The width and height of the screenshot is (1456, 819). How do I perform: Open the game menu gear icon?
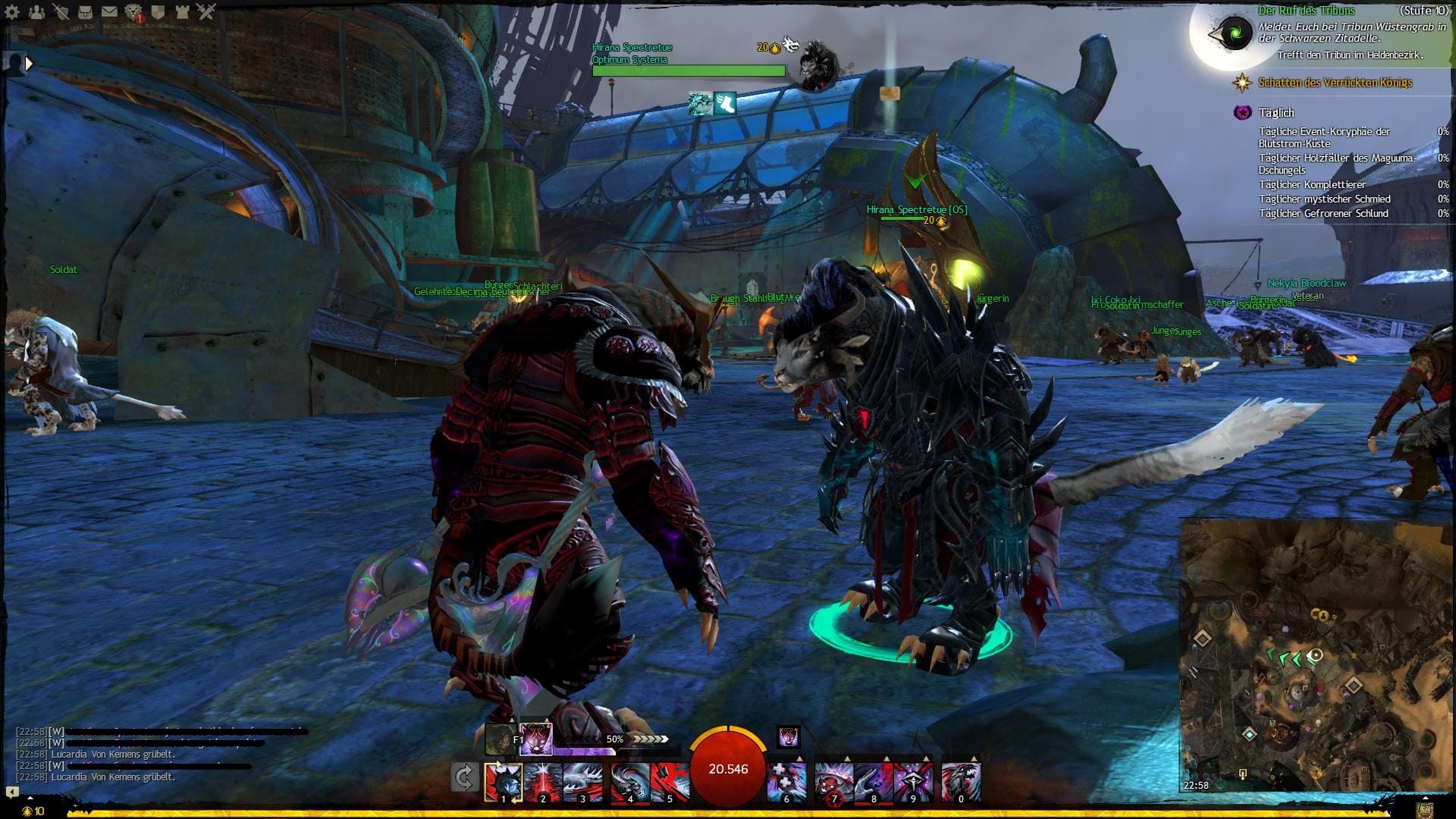12,11
